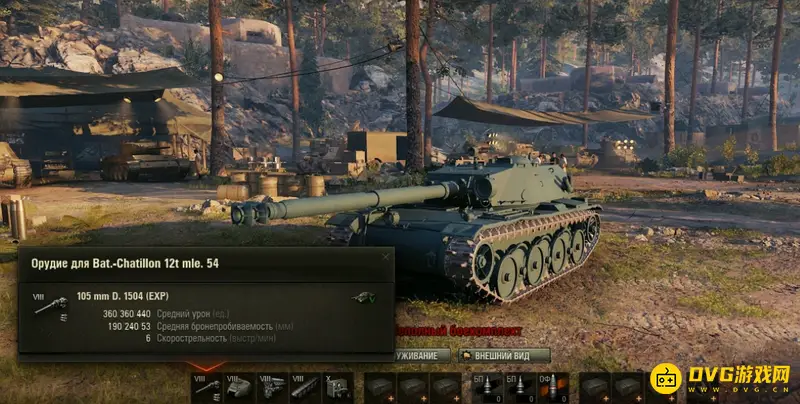Select the tier VIII engine module slot
Image resolution: width=800 pixels, height=404 pixels.
[x=271, y=388]
